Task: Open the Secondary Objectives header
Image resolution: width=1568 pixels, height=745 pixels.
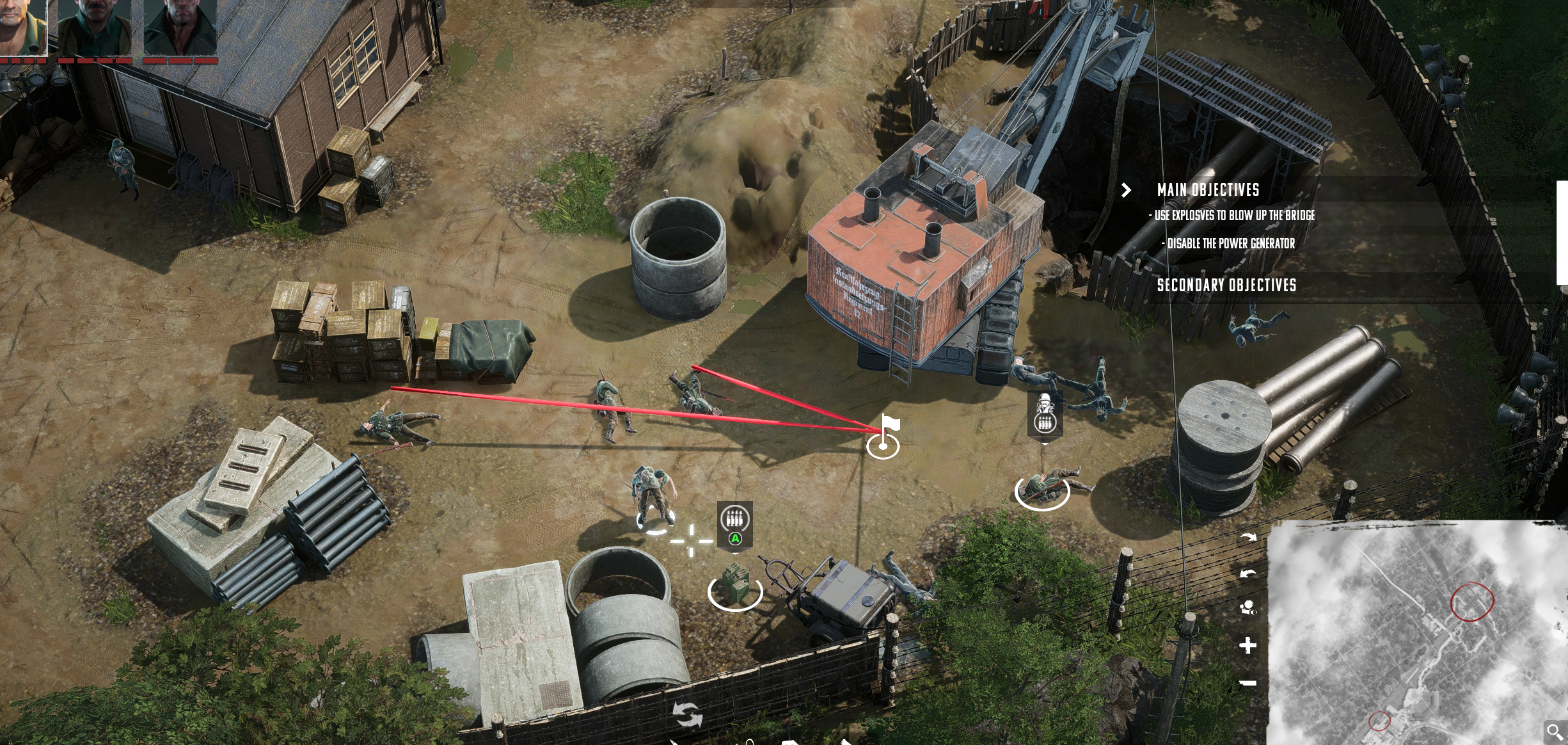Action: tap(1226, 285)
